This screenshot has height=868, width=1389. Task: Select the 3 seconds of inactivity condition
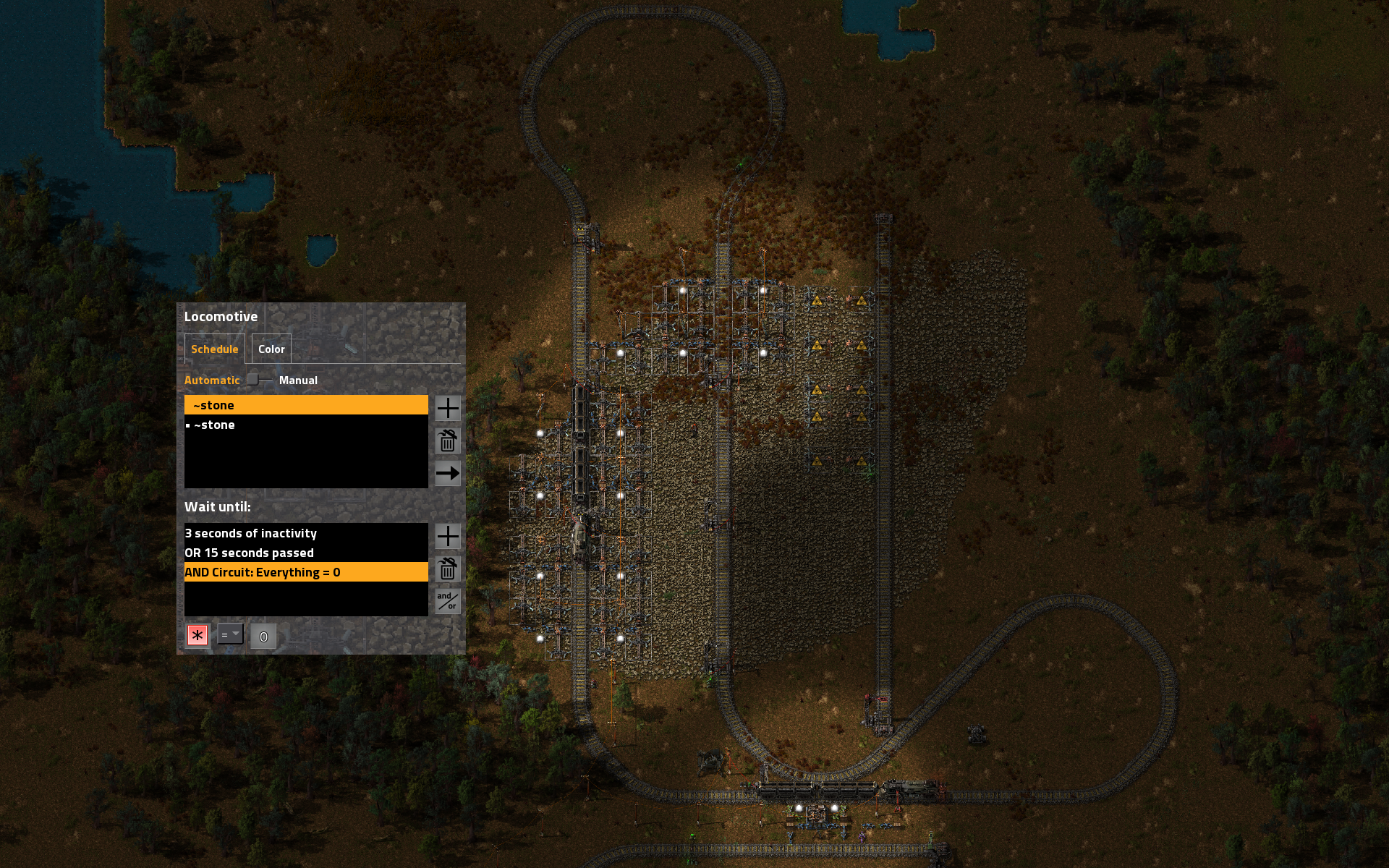305,533
